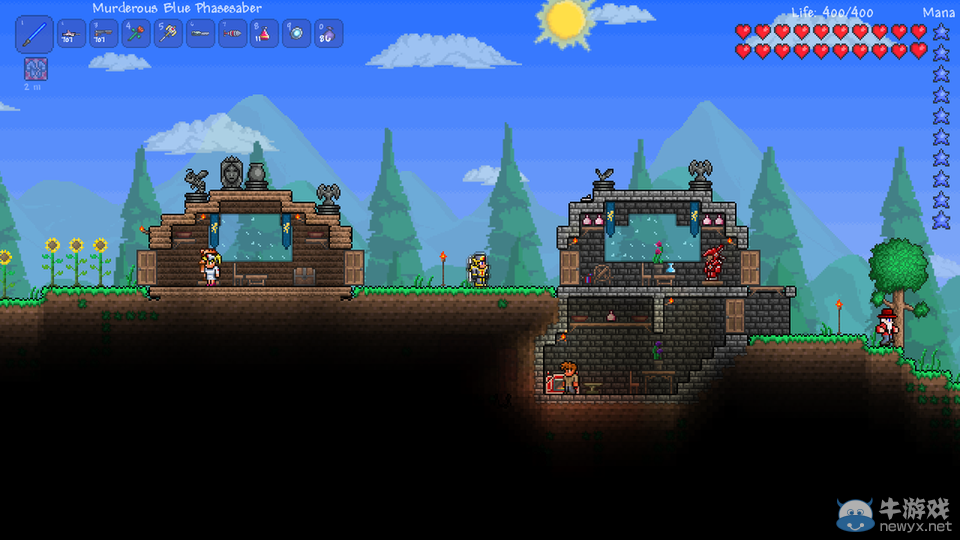
Task: Select the golden hammer hotbar slot
Action: [x=167, y=35]
